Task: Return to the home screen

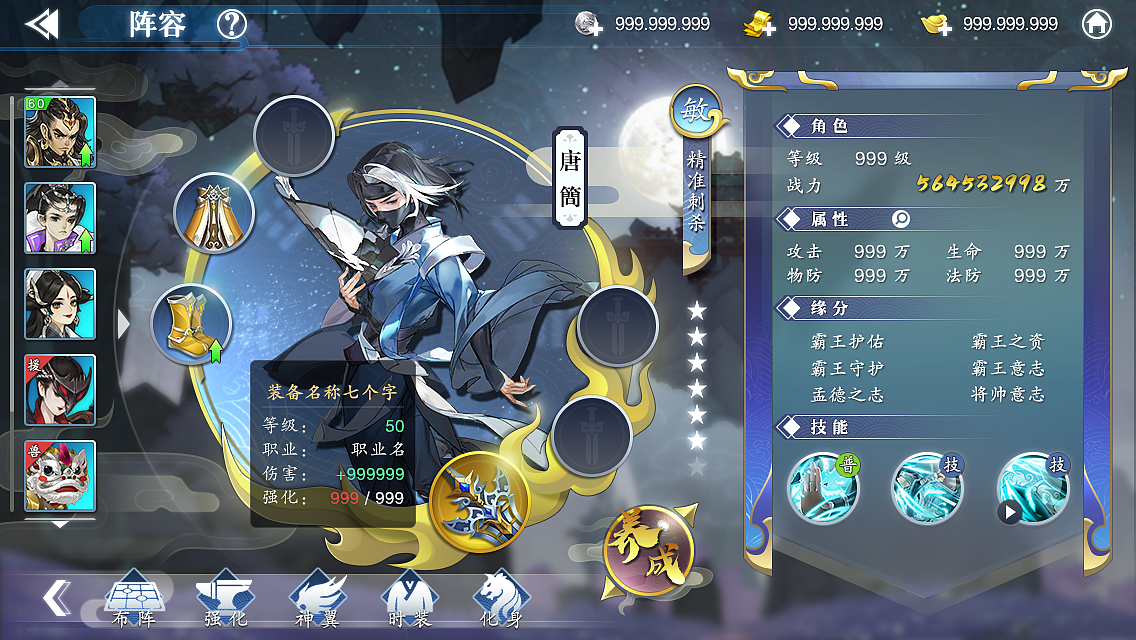Action: pos(1097,24)
